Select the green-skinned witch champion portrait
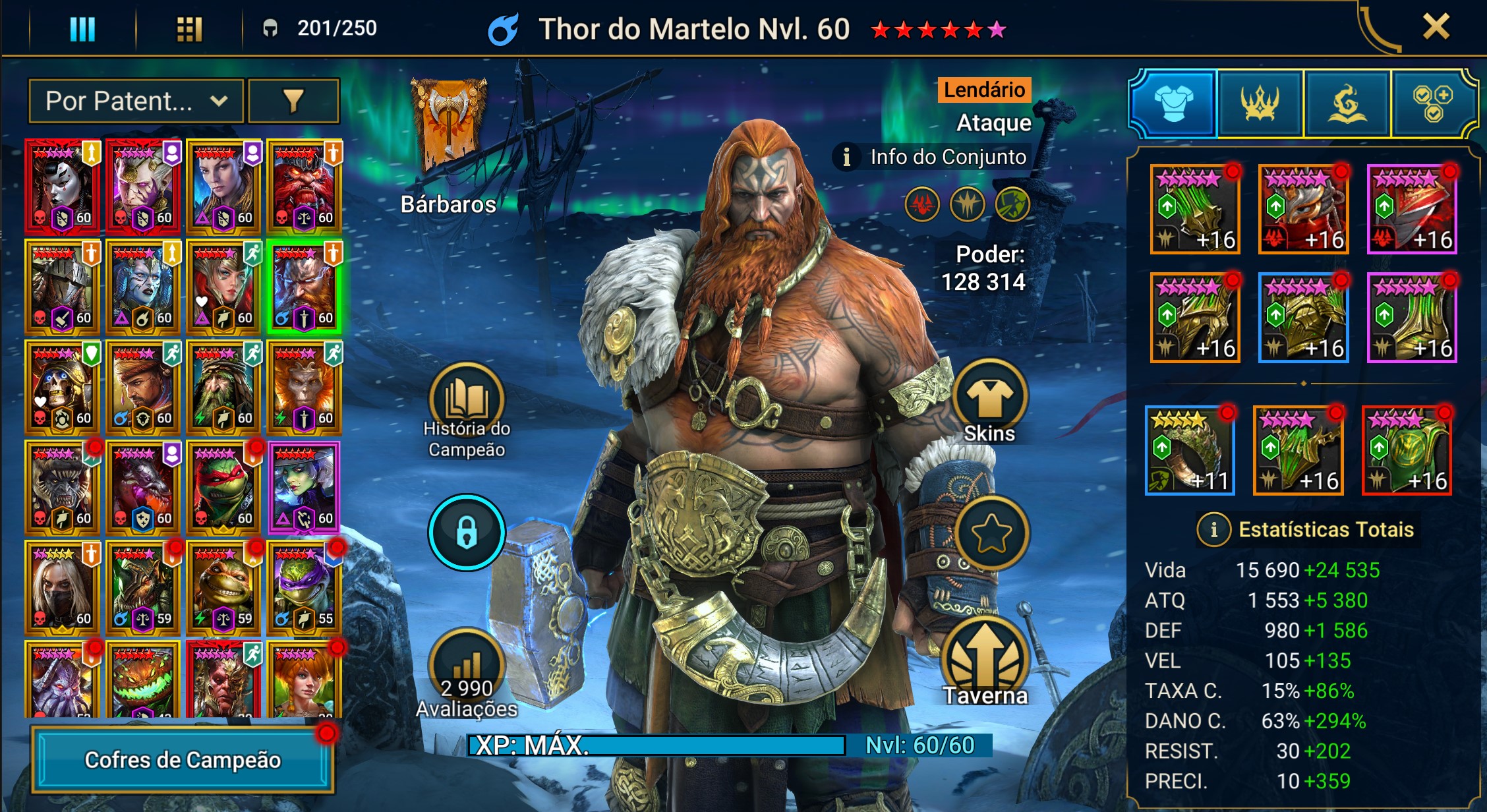The height and width of the screenshot is (812, 1487). point(304,488)
